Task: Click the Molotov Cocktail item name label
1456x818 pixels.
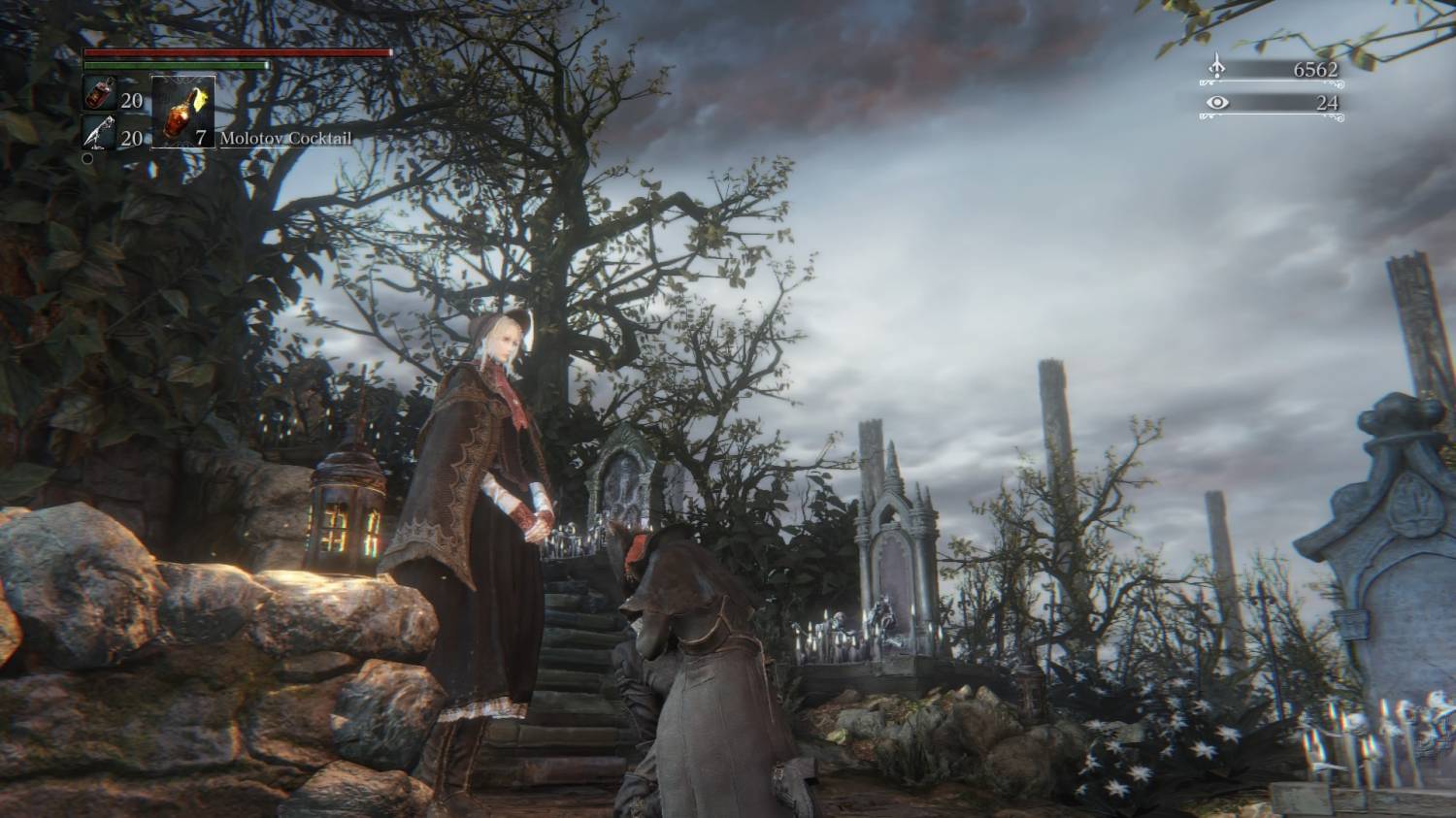Action: [x=287, y=138]
